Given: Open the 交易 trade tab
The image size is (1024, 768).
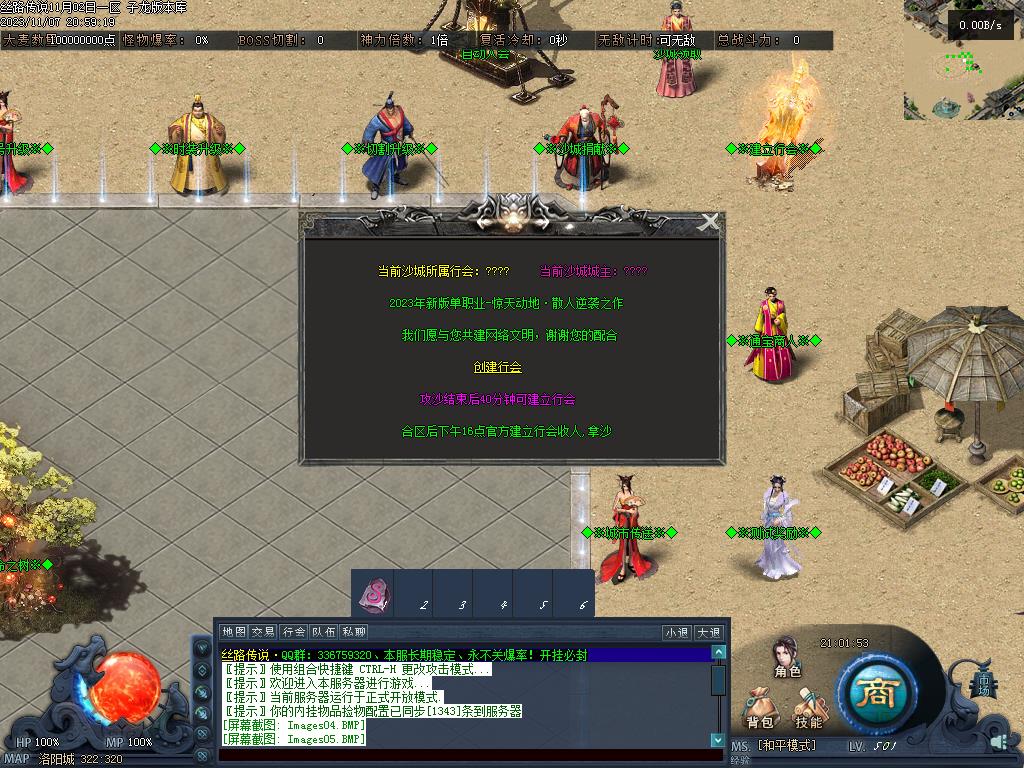Looking at the screenshot, I should [263, 632].
